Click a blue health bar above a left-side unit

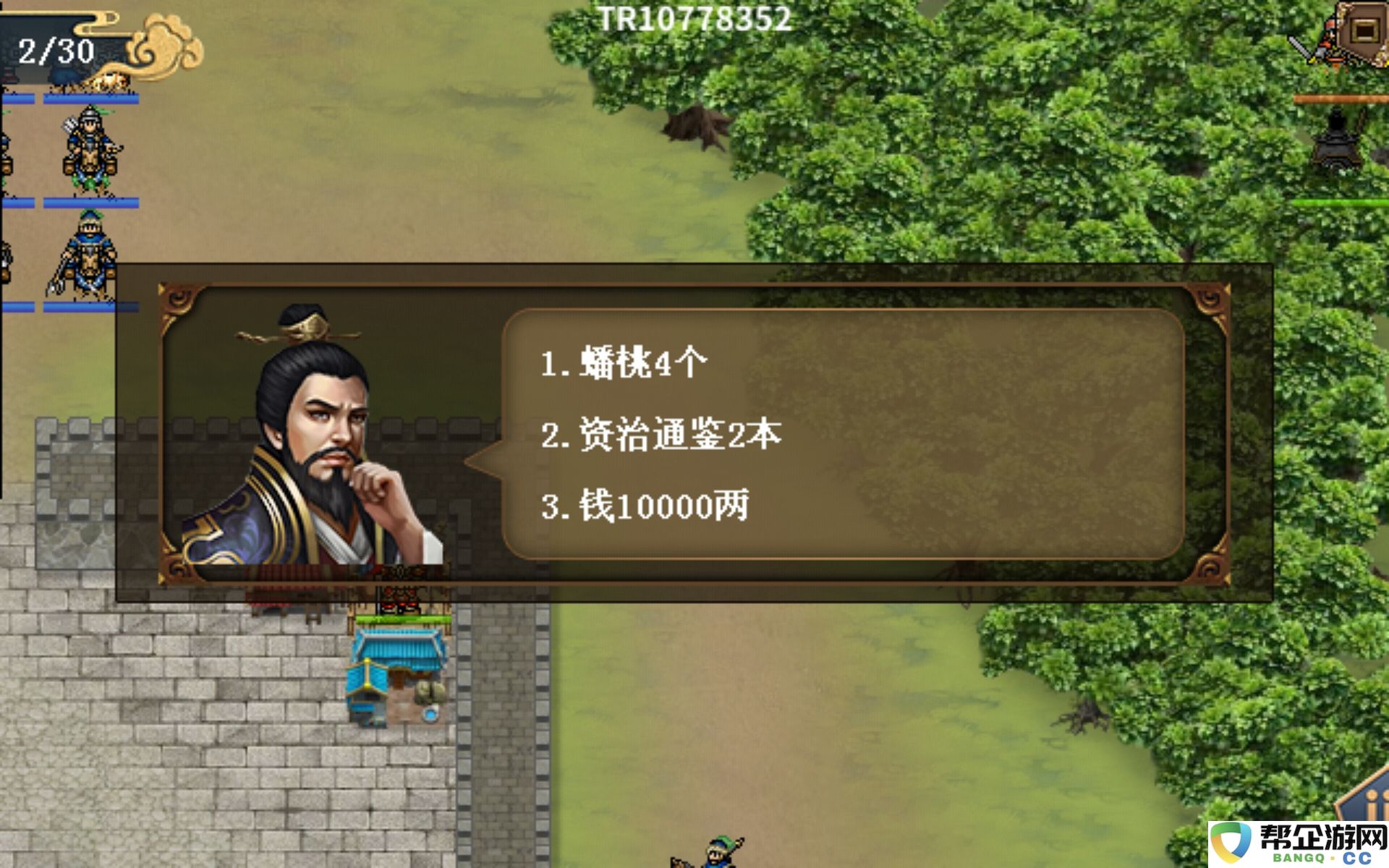(x=82, y=203)
